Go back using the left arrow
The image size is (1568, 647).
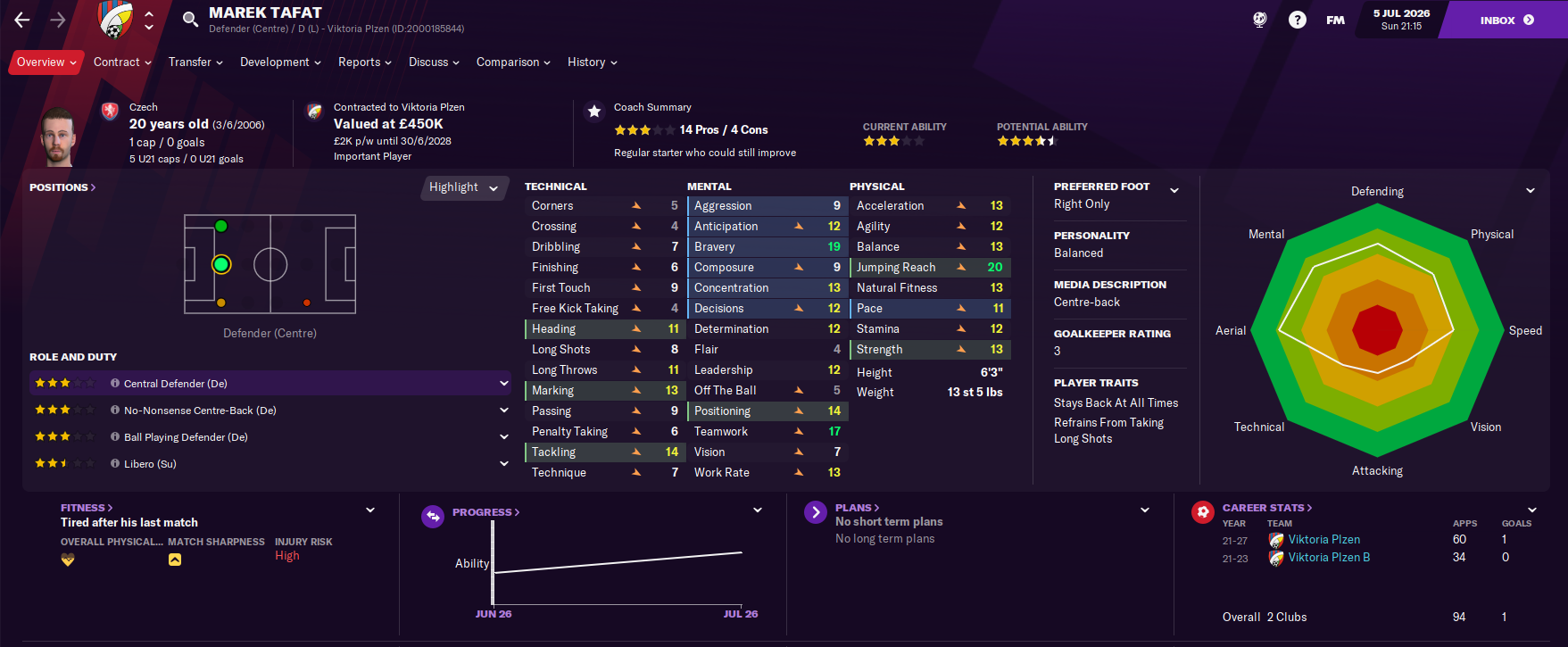[x=22, y=20]
